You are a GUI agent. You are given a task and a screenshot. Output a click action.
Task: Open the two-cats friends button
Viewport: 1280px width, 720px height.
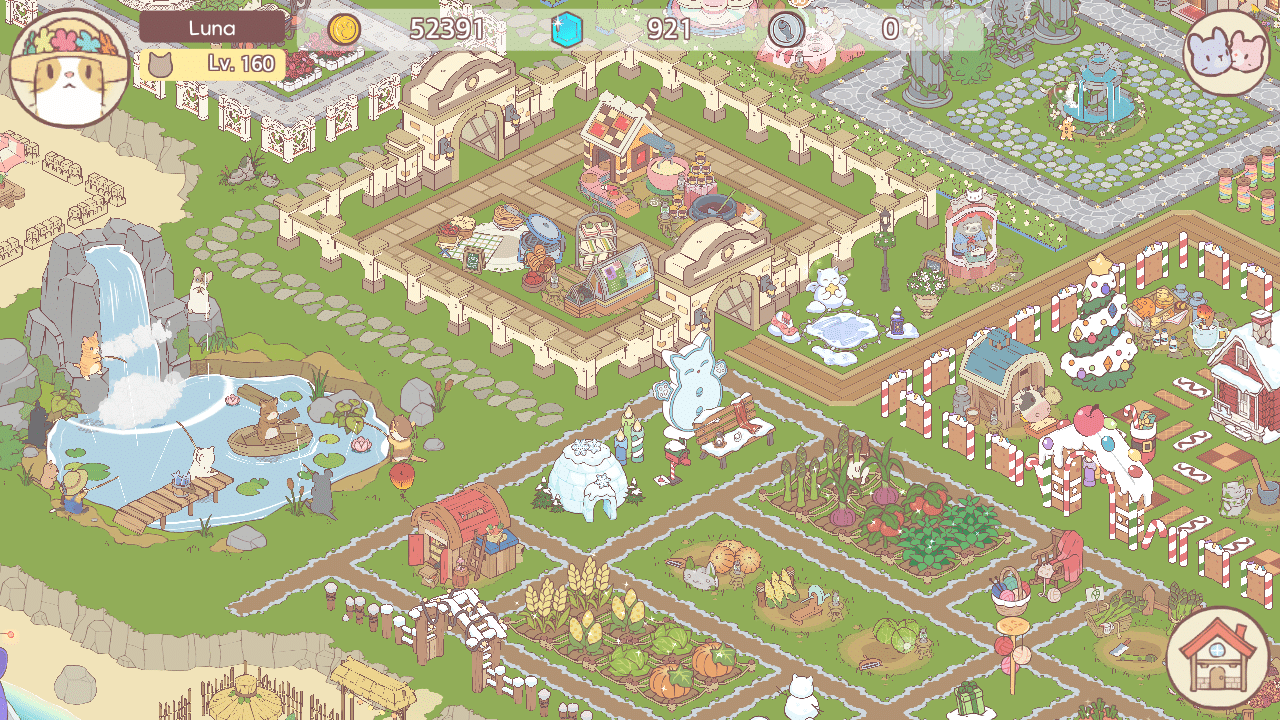[1228, 50]
